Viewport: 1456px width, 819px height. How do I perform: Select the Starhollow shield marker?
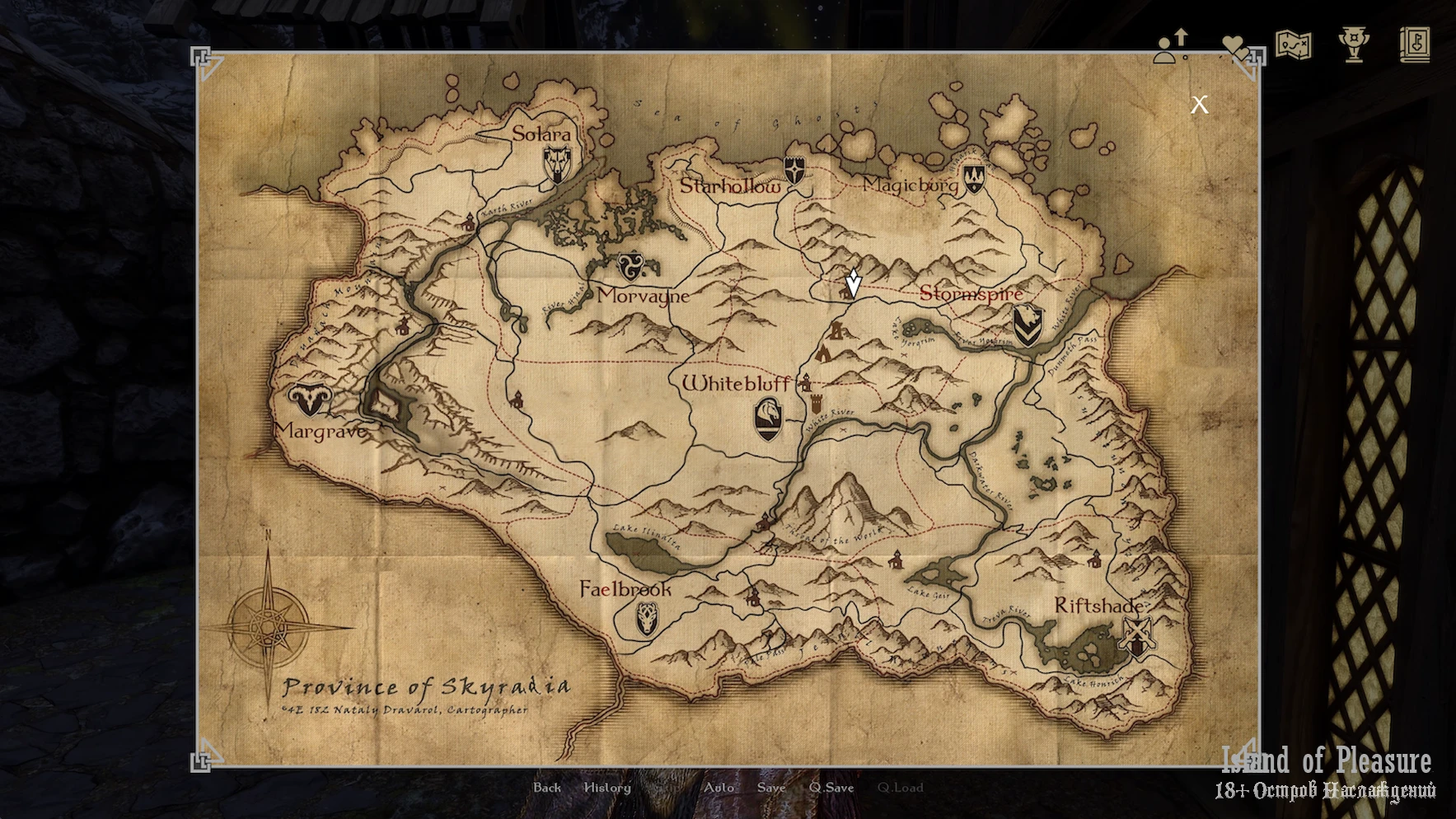(x=794, y=171)
